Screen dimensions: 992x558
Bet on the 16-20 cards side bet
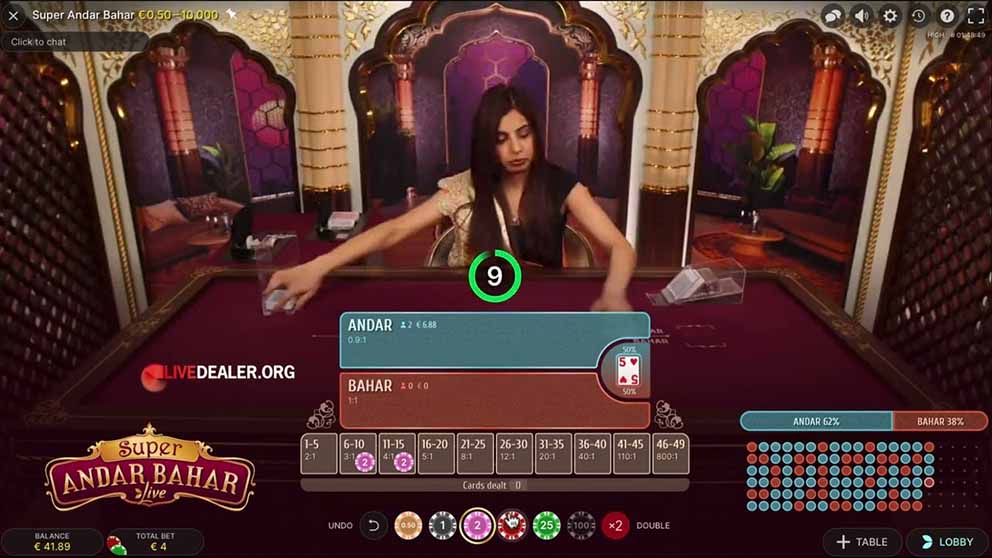(436, 453)
